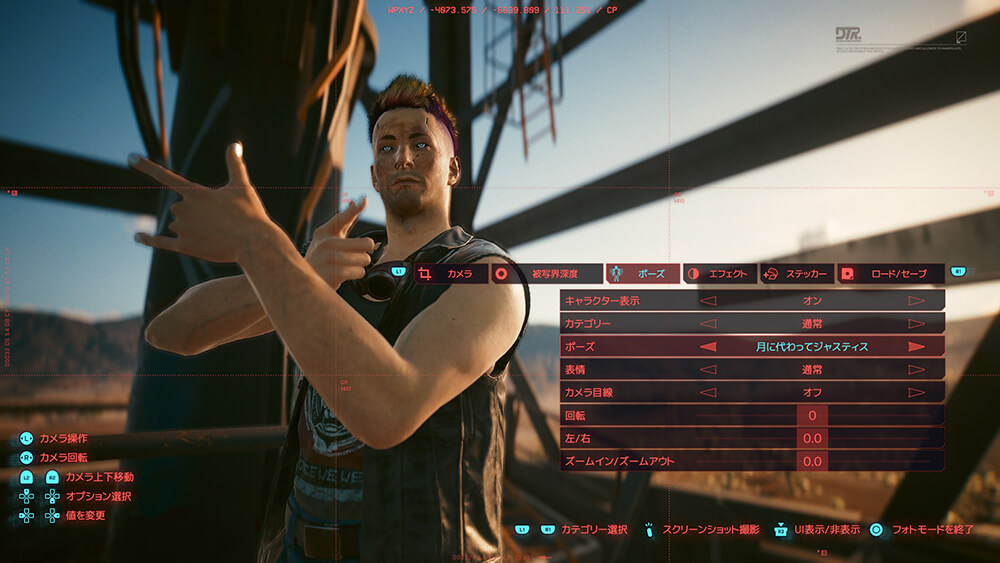Switch to the カメラ tab
1000x563 pixels.
pyautogui.click(x=450, y=273)
